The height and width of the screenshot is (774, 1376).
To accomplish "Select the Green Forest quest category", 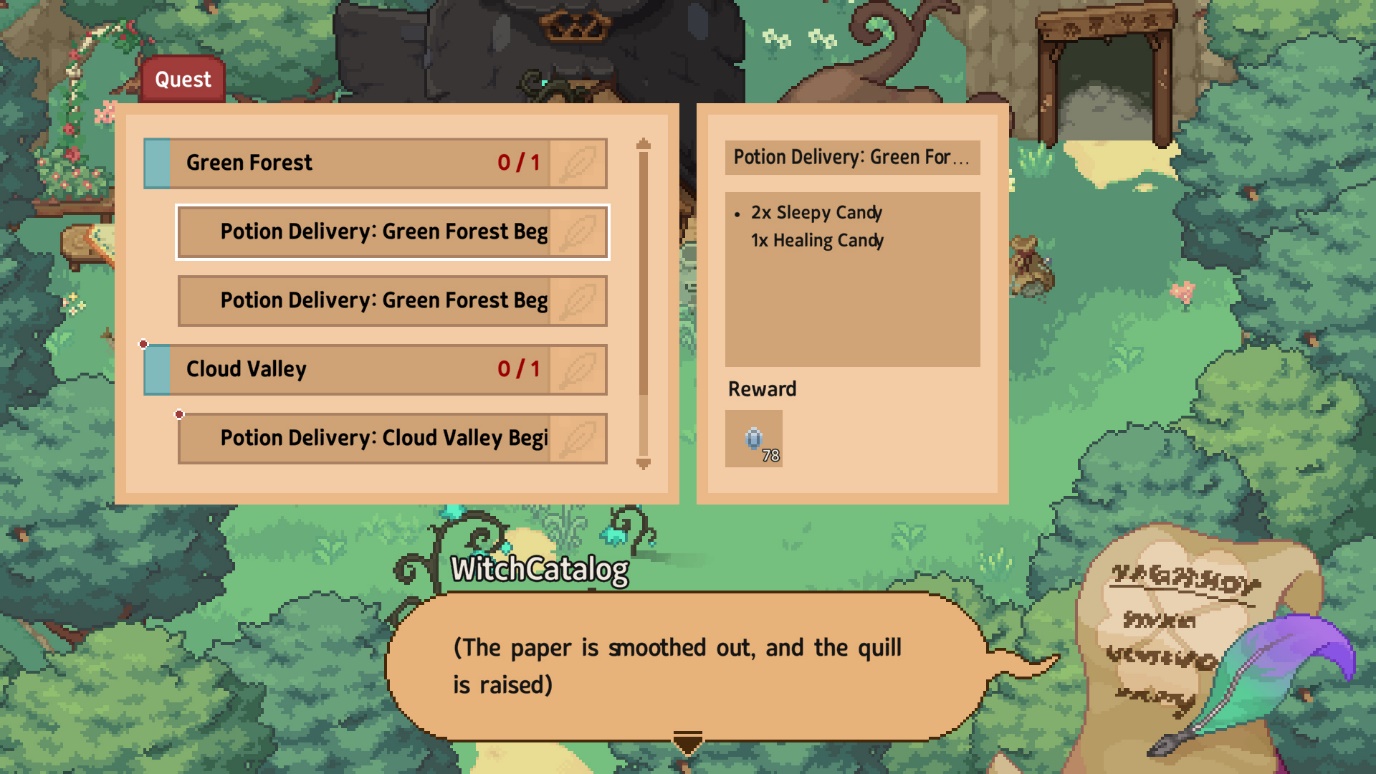I will pyautogui.click(x=375, y=163).
